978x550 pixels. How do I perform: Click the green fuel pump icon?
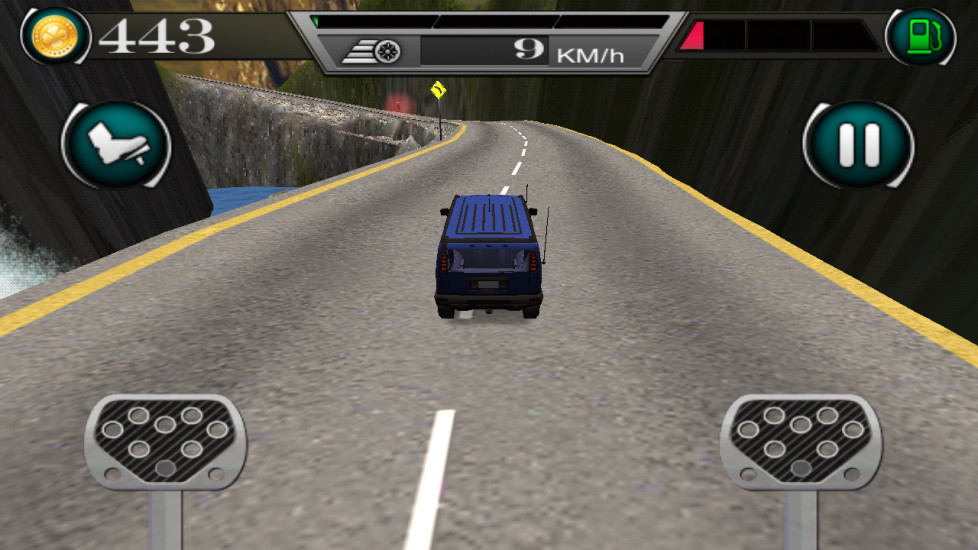click(x=919, y=37)
